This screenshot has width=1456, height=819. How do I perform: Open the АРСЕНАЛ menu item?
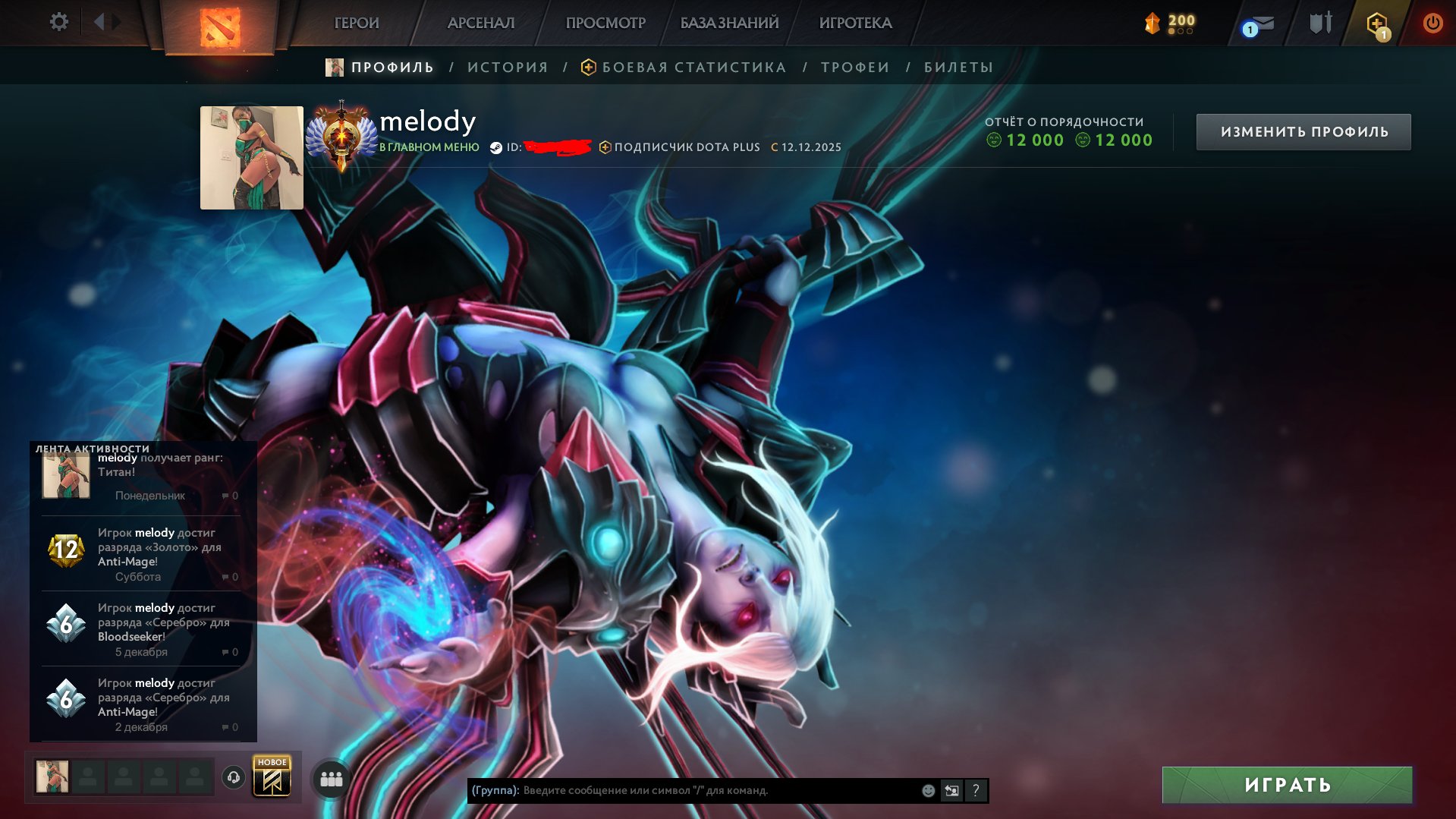[x=481, y=23]
